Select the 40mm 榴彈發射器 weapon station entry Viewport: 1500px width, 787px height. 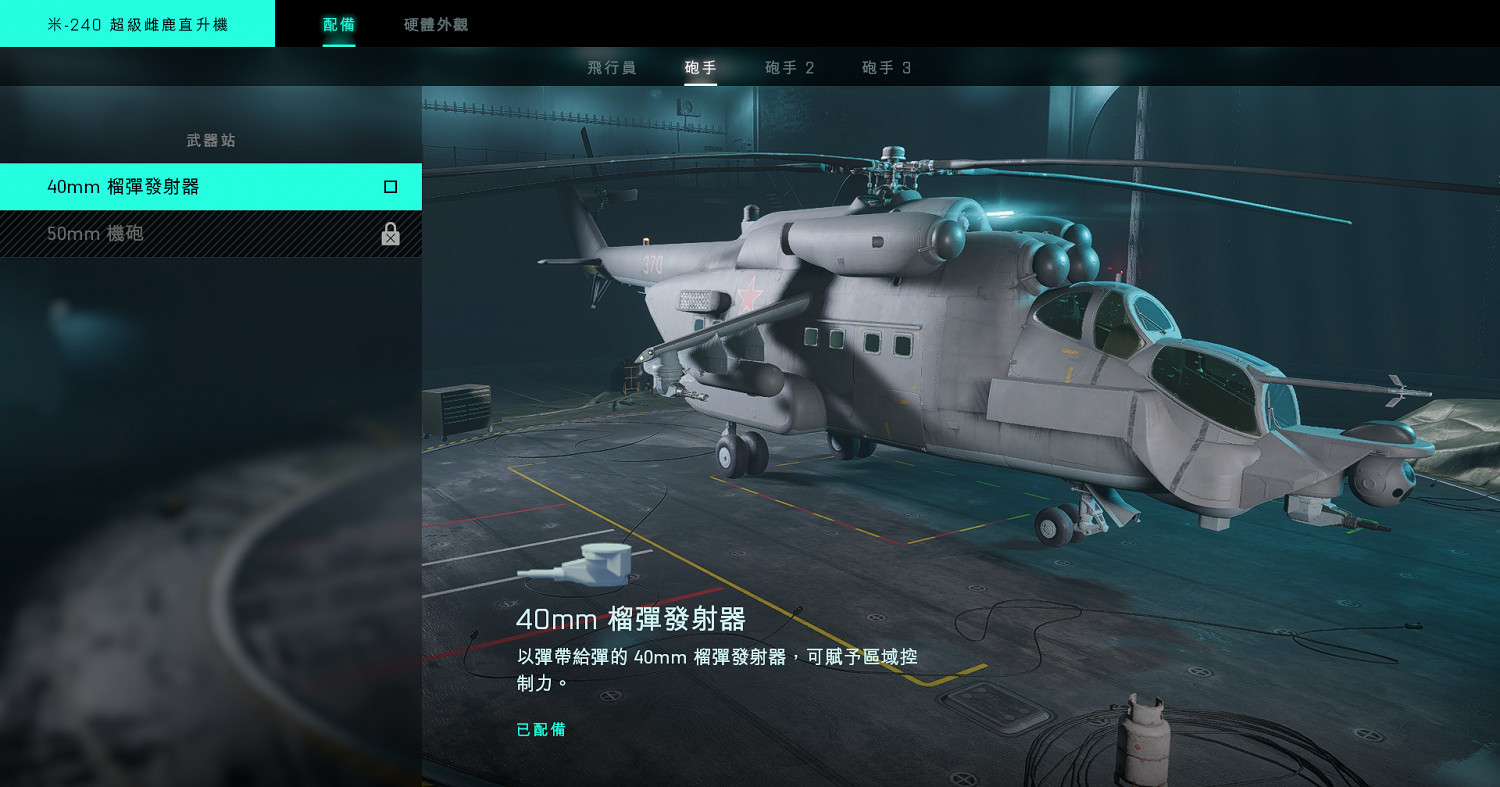[210, 186]
